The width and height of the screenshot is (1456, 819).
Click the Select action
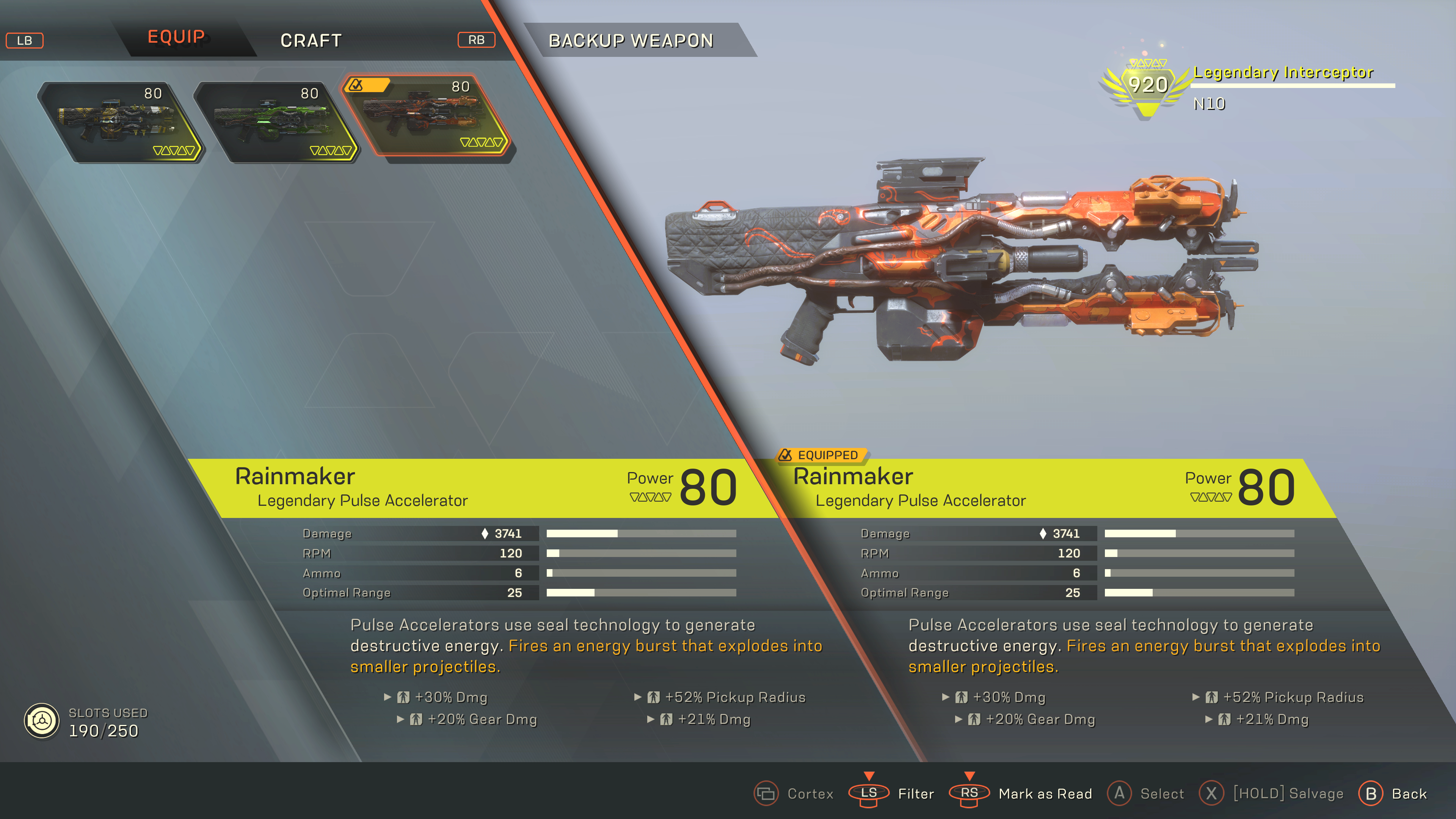(1145, 794)
